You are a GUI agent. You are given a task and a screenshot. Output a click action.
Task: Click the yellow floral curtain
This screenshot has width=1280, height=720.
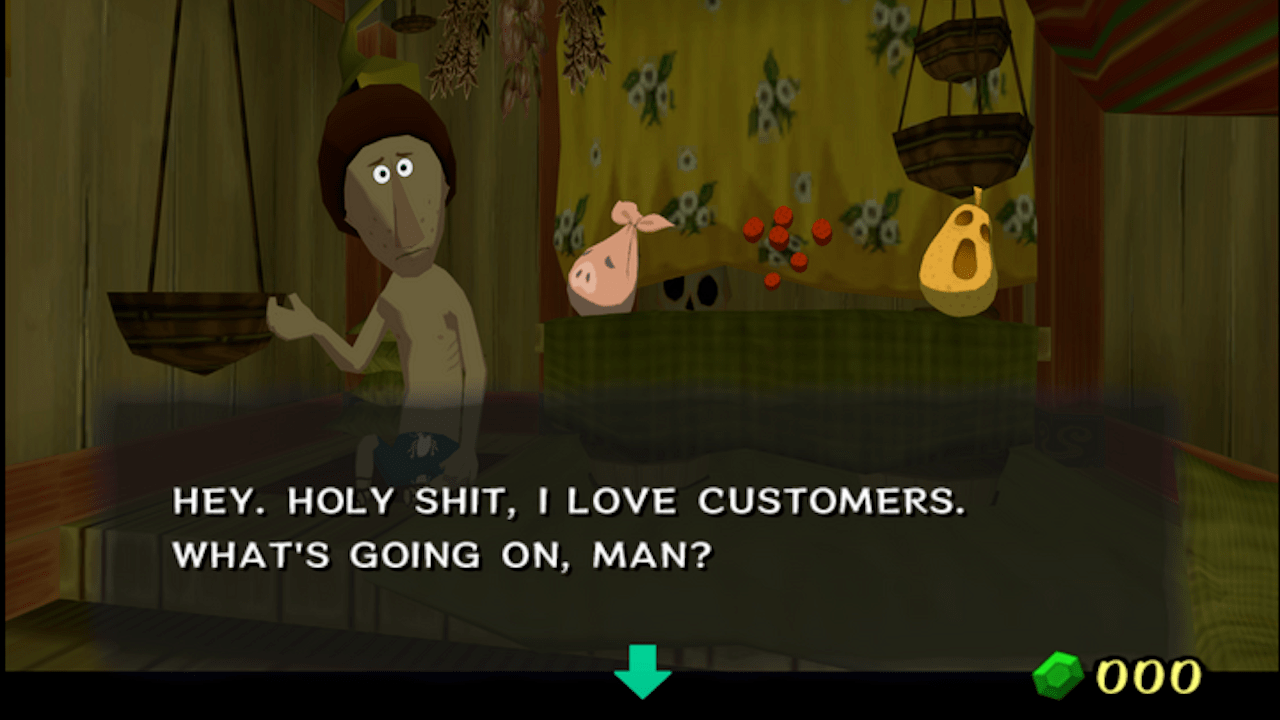tap(700, 120)
